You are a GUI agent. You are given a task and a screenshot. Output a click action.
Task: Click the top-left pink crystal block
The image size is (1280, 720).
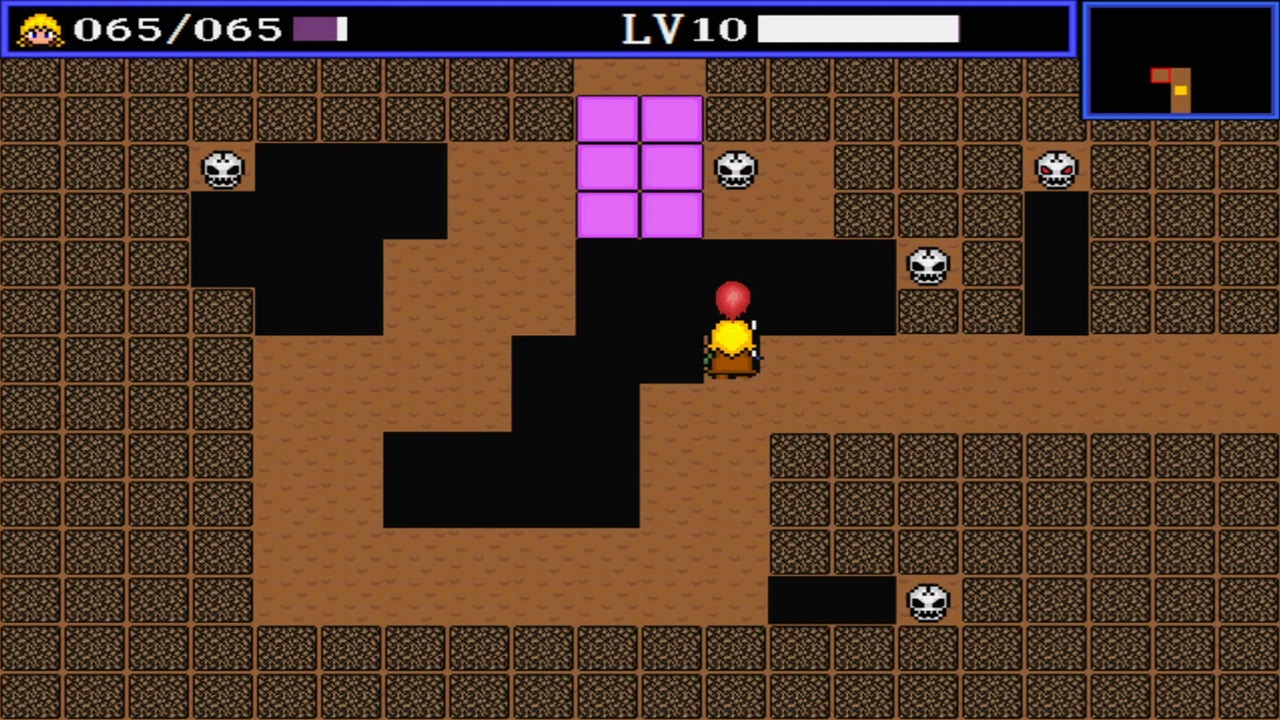tap(607, 120)
